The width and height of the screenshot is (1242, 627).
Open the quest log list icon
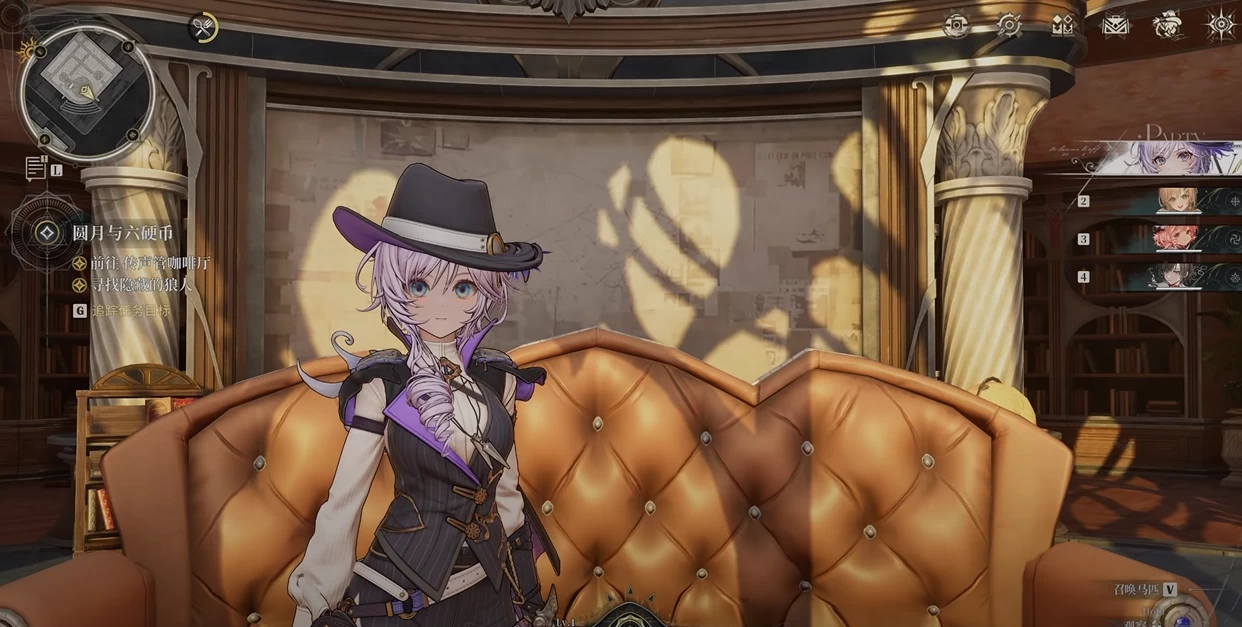pos(35,169)
